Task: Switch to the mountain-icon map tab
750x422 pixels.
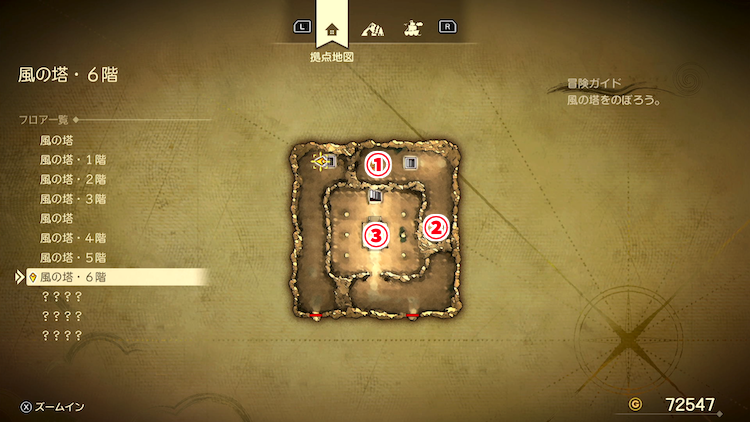Action: click(x=373, y=28)
